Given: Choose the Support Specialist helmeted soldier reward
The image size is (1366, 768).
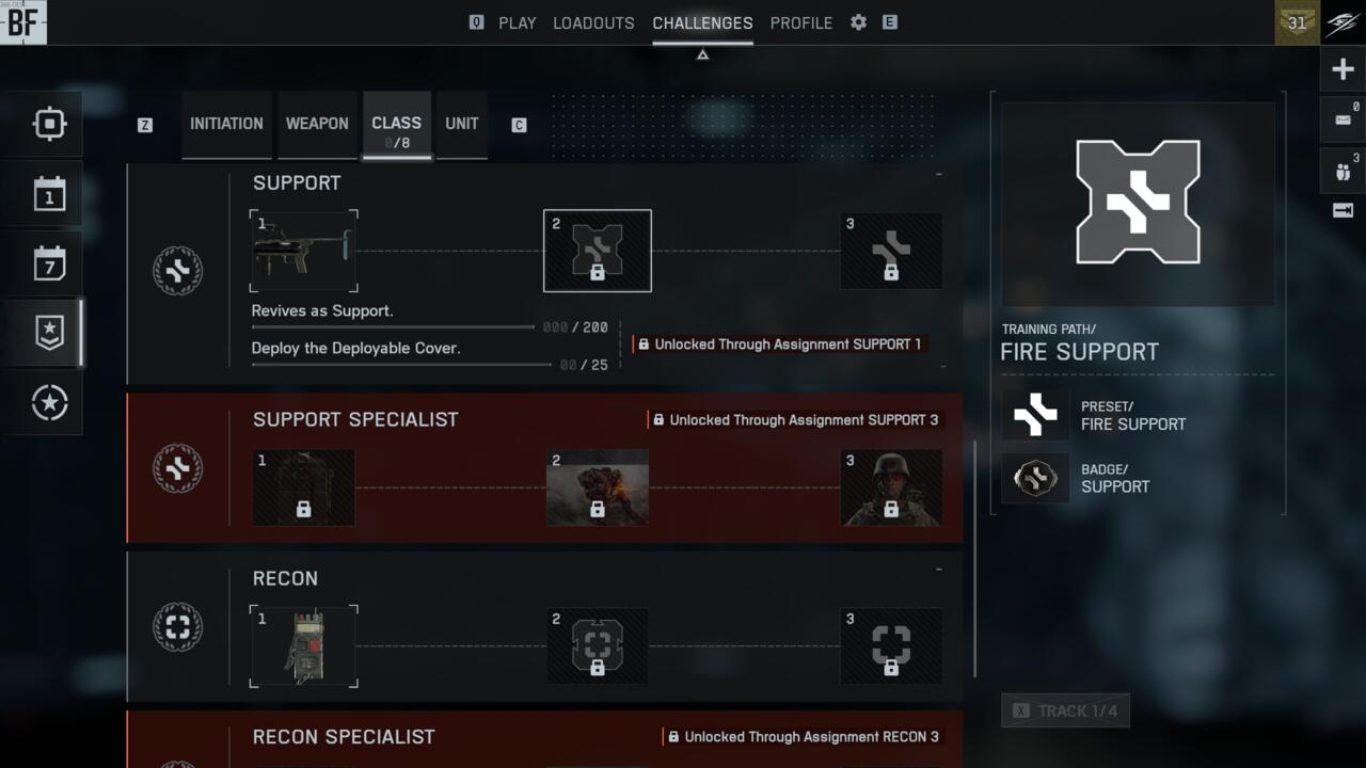Looking at the screenshot, I should (x=891, y=488).
